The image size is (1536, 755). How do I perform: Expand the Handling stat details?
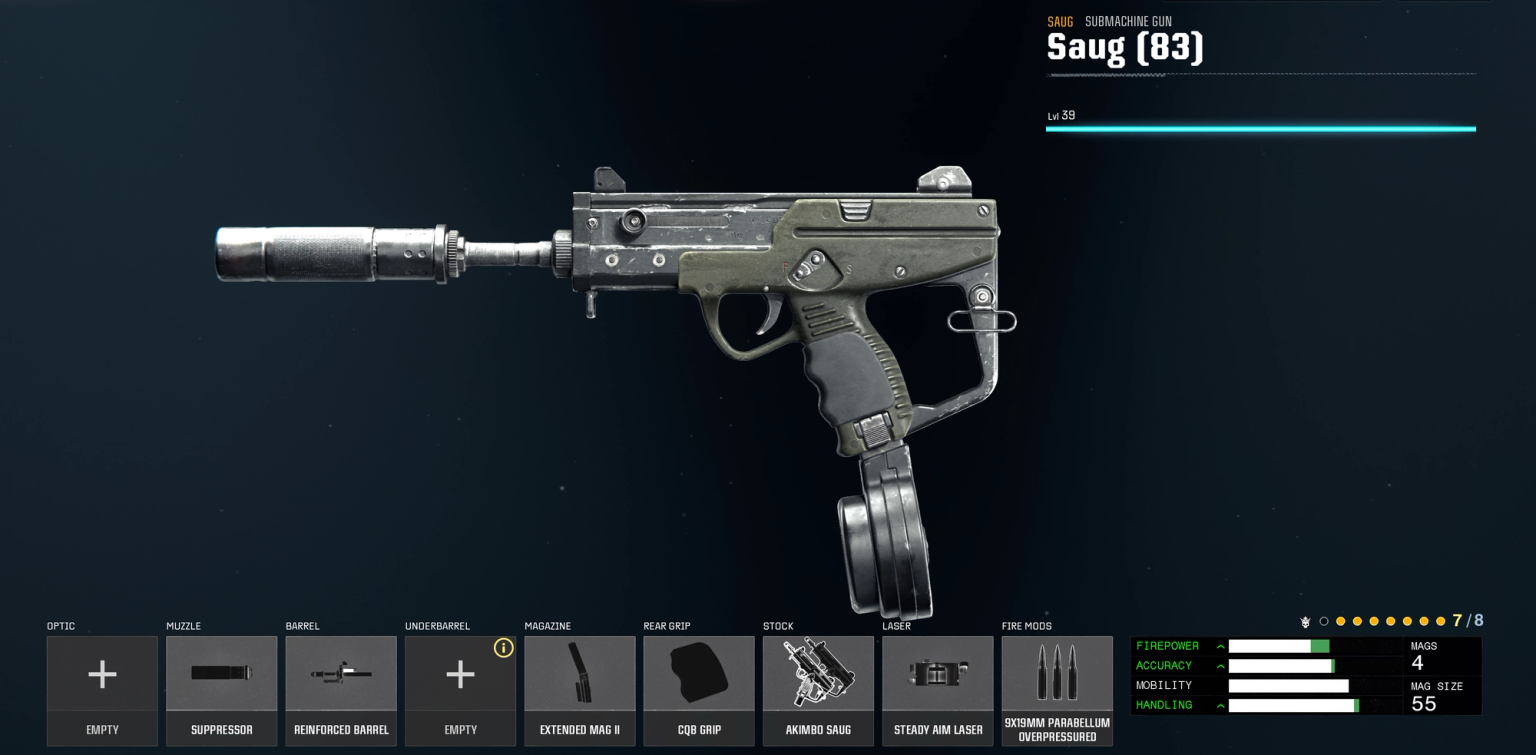(1220, 705)
